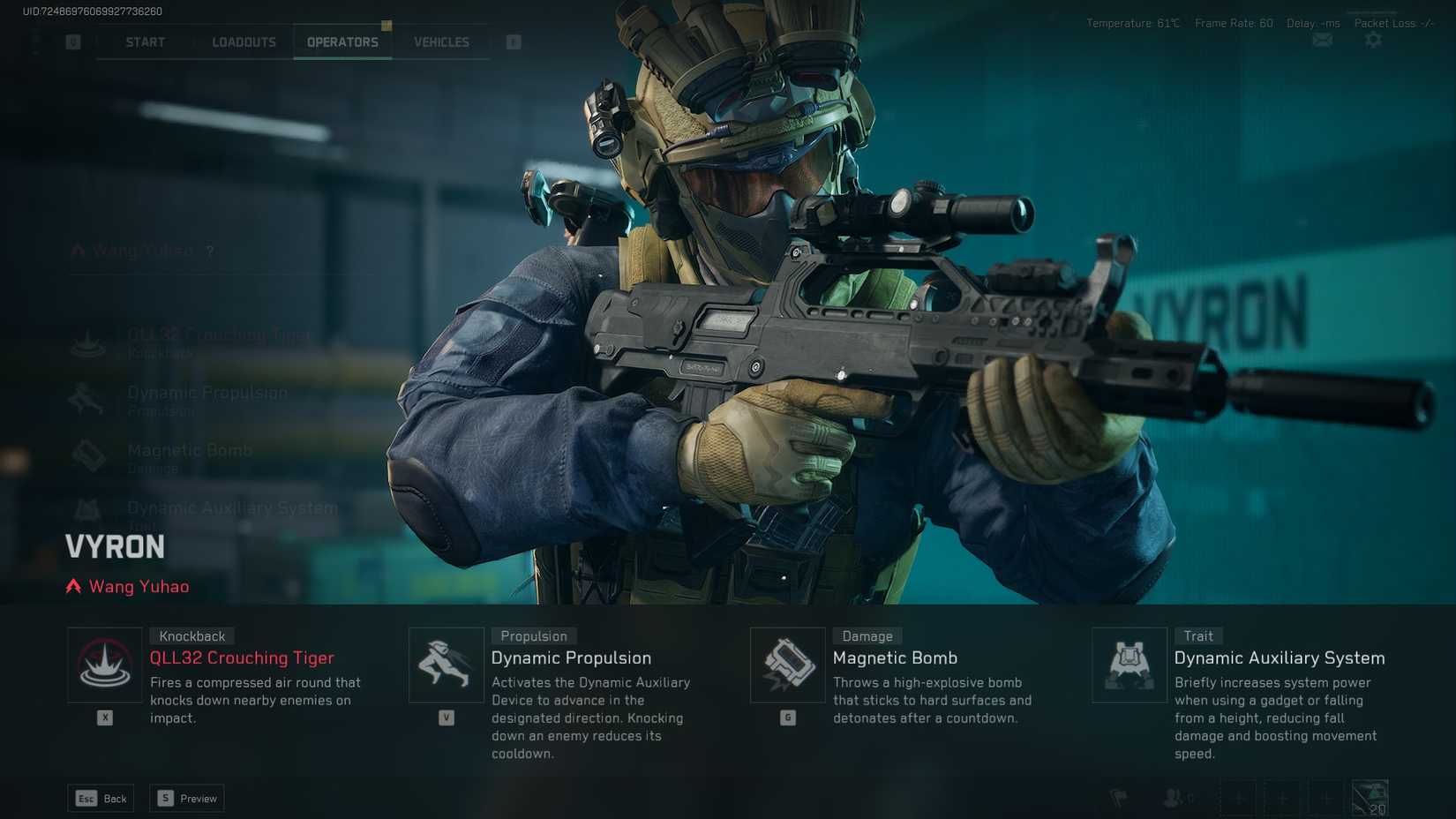Open the Dynamic Auxiliary System trait icon
Image resolution: width=1456 pixels, height=819 pixels.
[x=1130, y=665]
